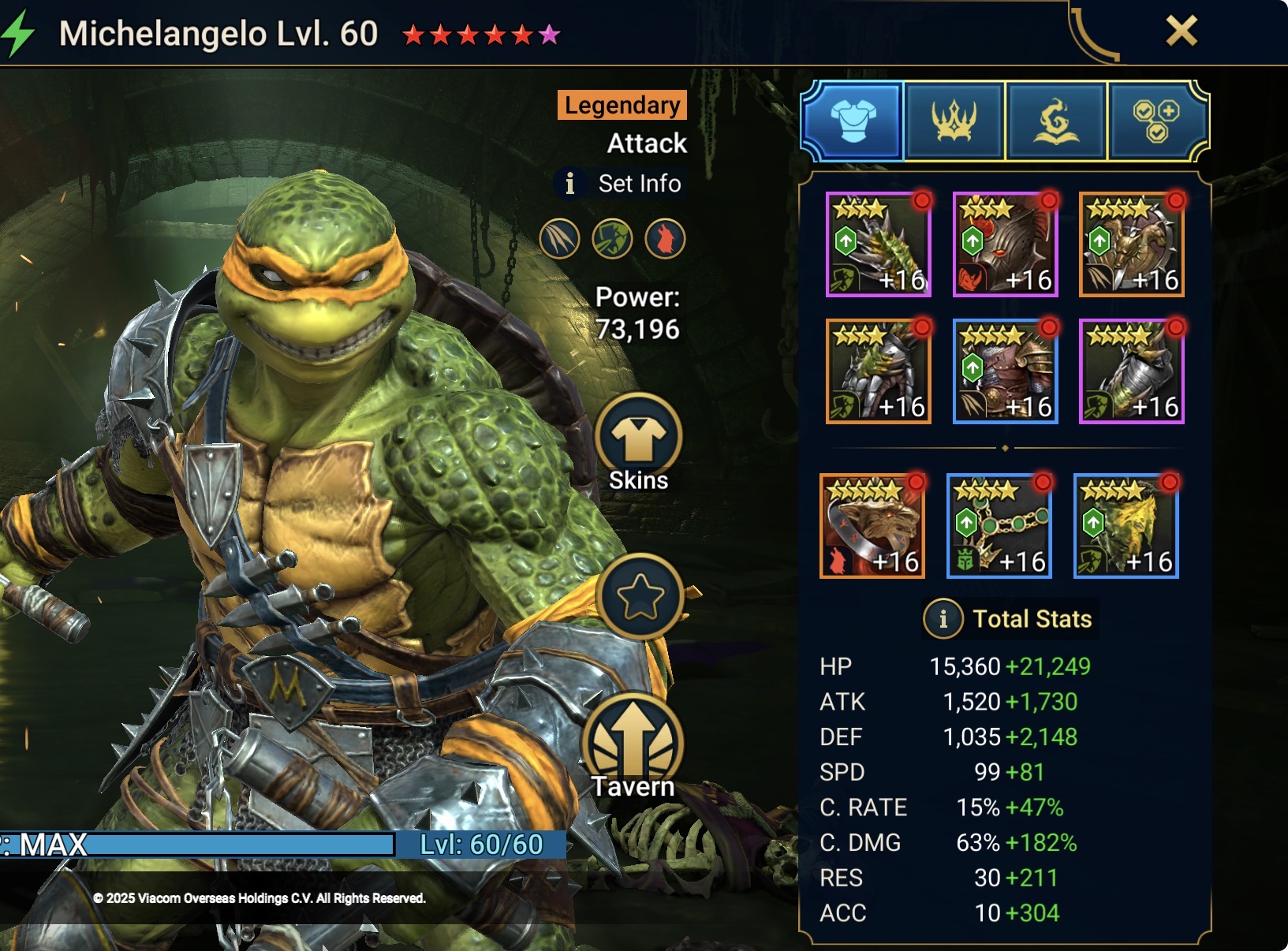
Task: Select the spiked weapon artifact slot
Action: tap(878, 244)
